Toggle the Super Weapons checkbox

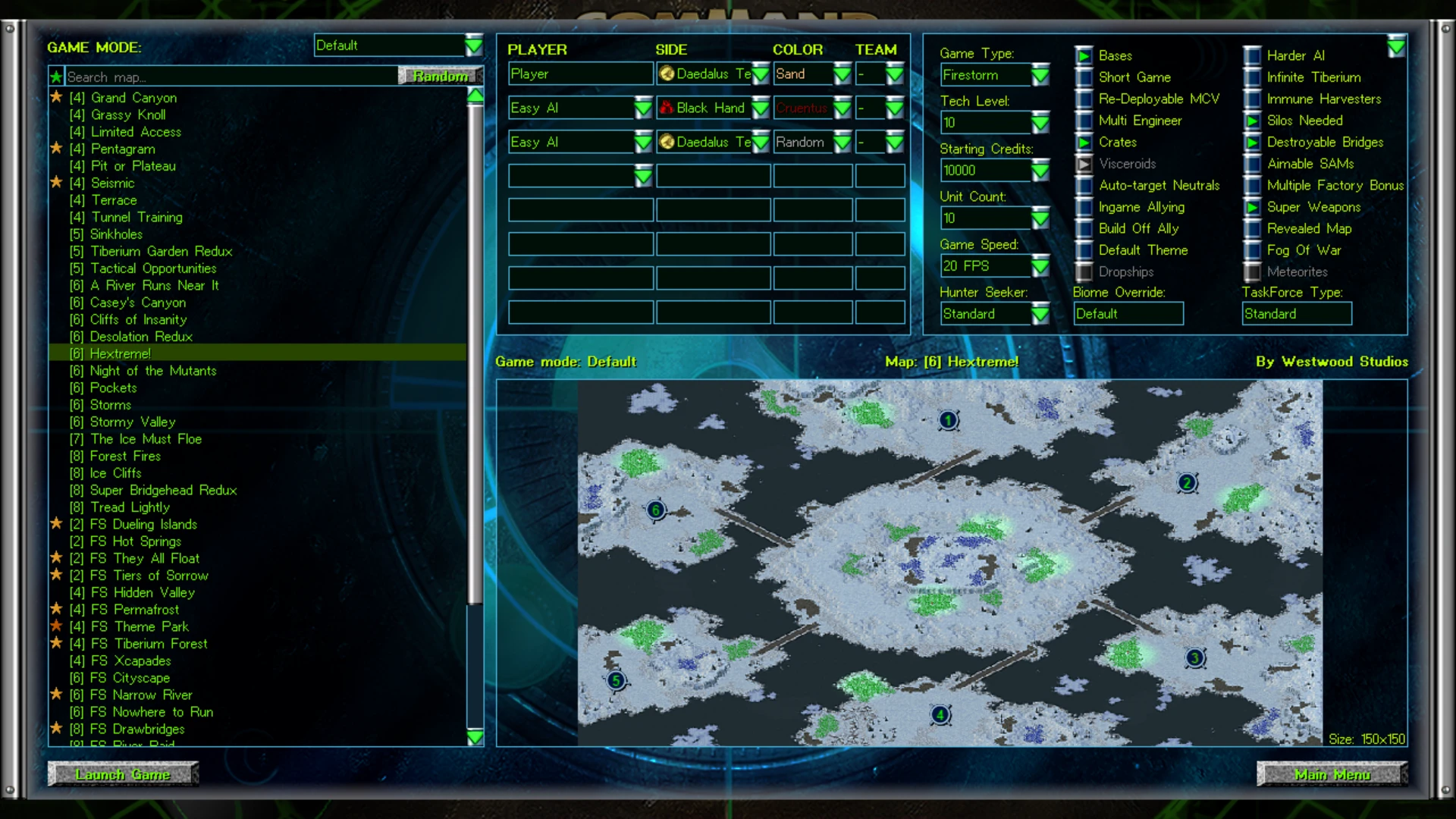1253,207
